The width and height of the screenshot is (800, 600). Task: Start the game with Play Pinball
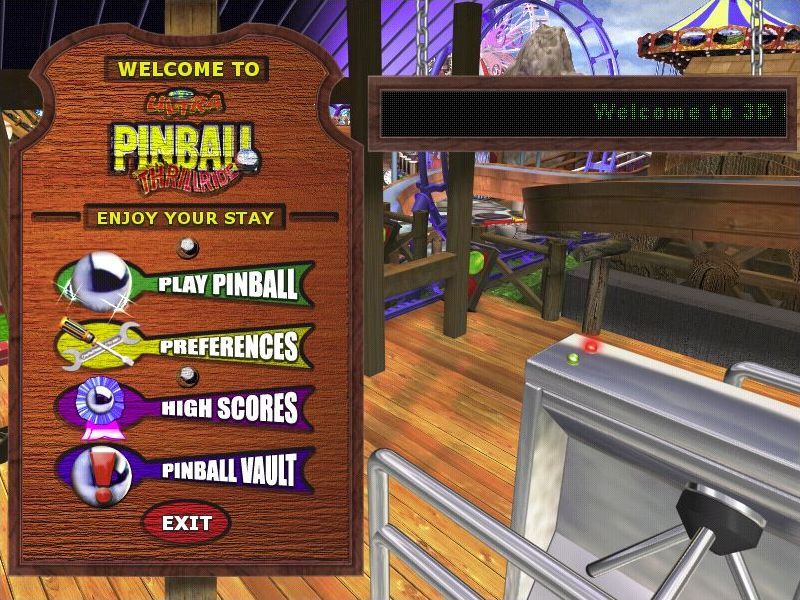pyautogui.click(x=226, y=284)
